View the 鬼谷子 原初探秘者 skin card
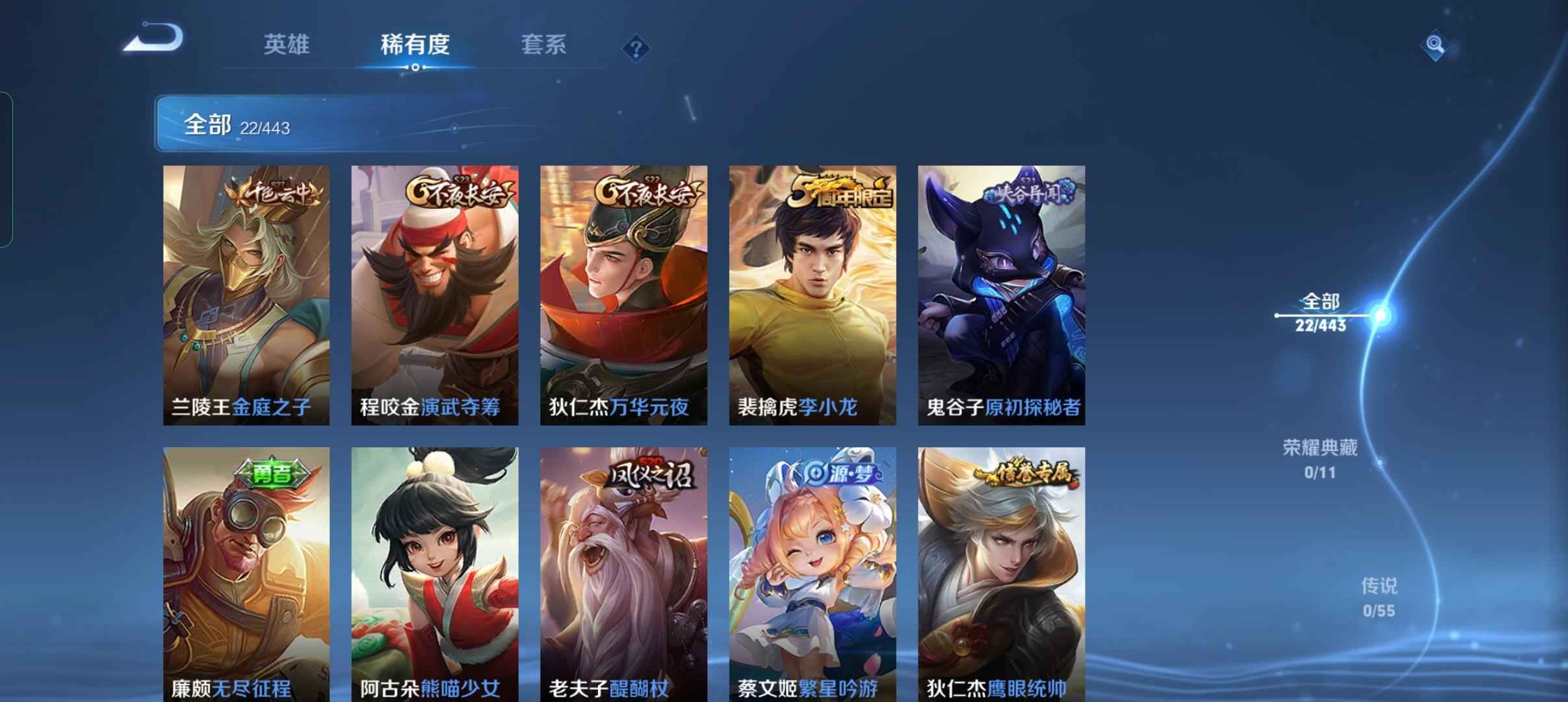 click(1001, 295)
